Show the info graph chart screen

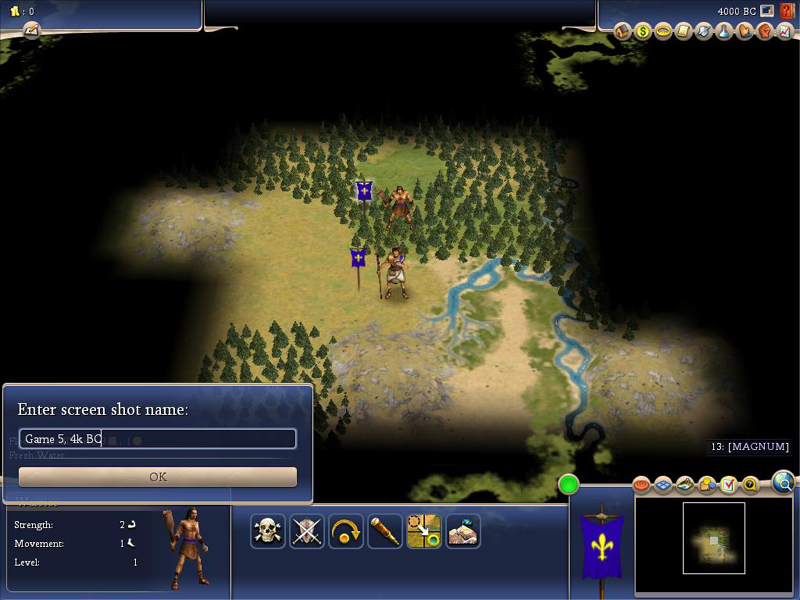(785, 31)
